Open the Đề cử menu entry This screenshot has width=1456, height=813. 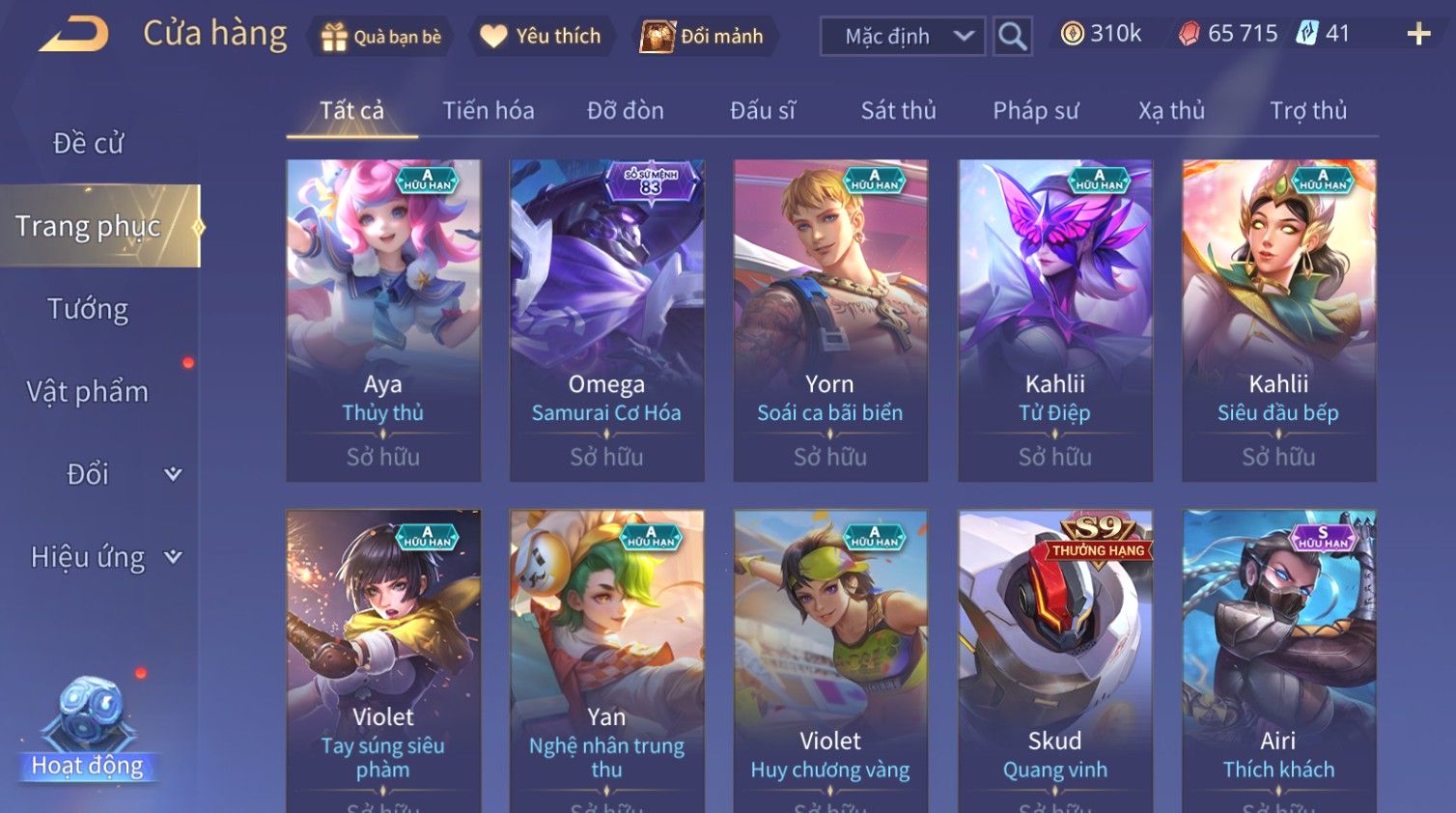[88, 143]
